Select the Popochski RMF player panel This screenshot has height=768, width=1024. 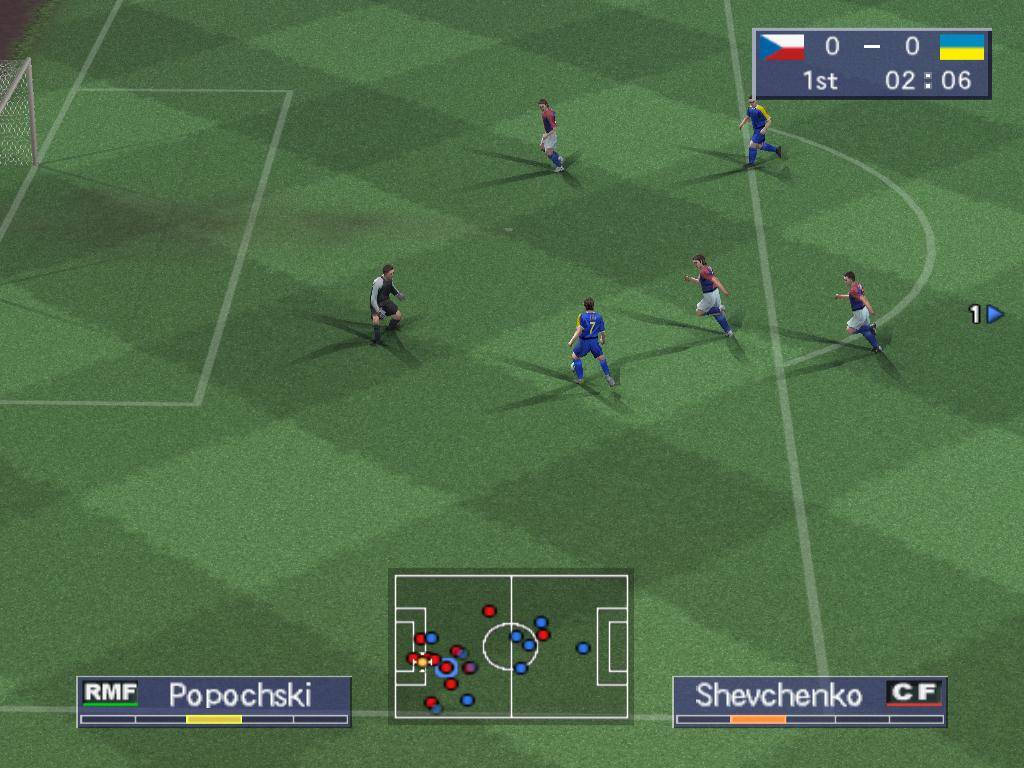click(214, 700)
